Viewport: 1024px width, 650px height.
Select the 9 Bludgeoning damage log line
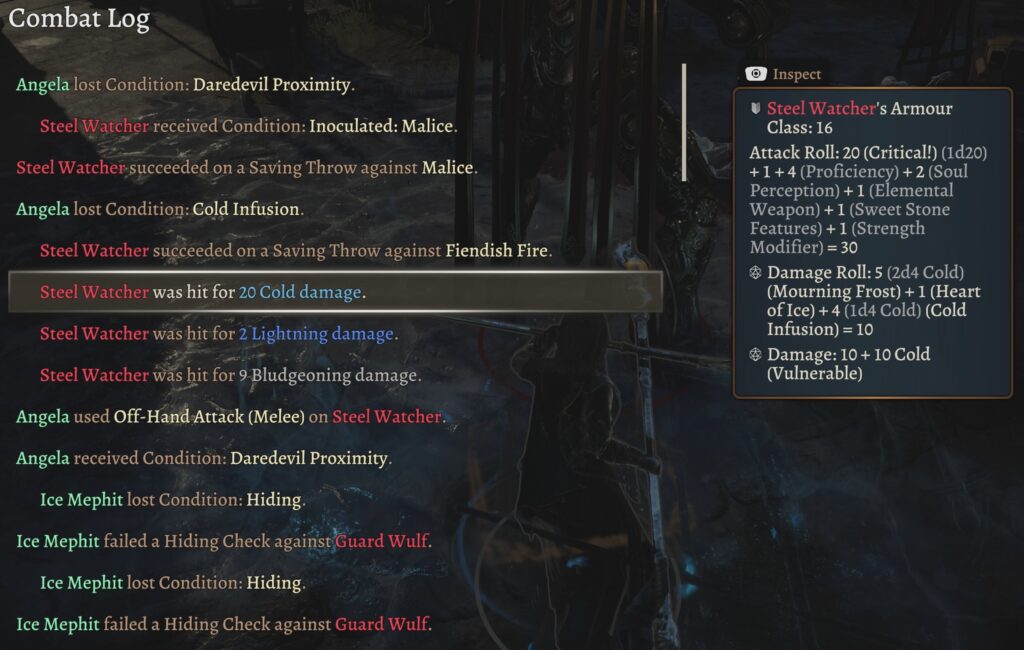pyautogui.click(x=230, y=376)
